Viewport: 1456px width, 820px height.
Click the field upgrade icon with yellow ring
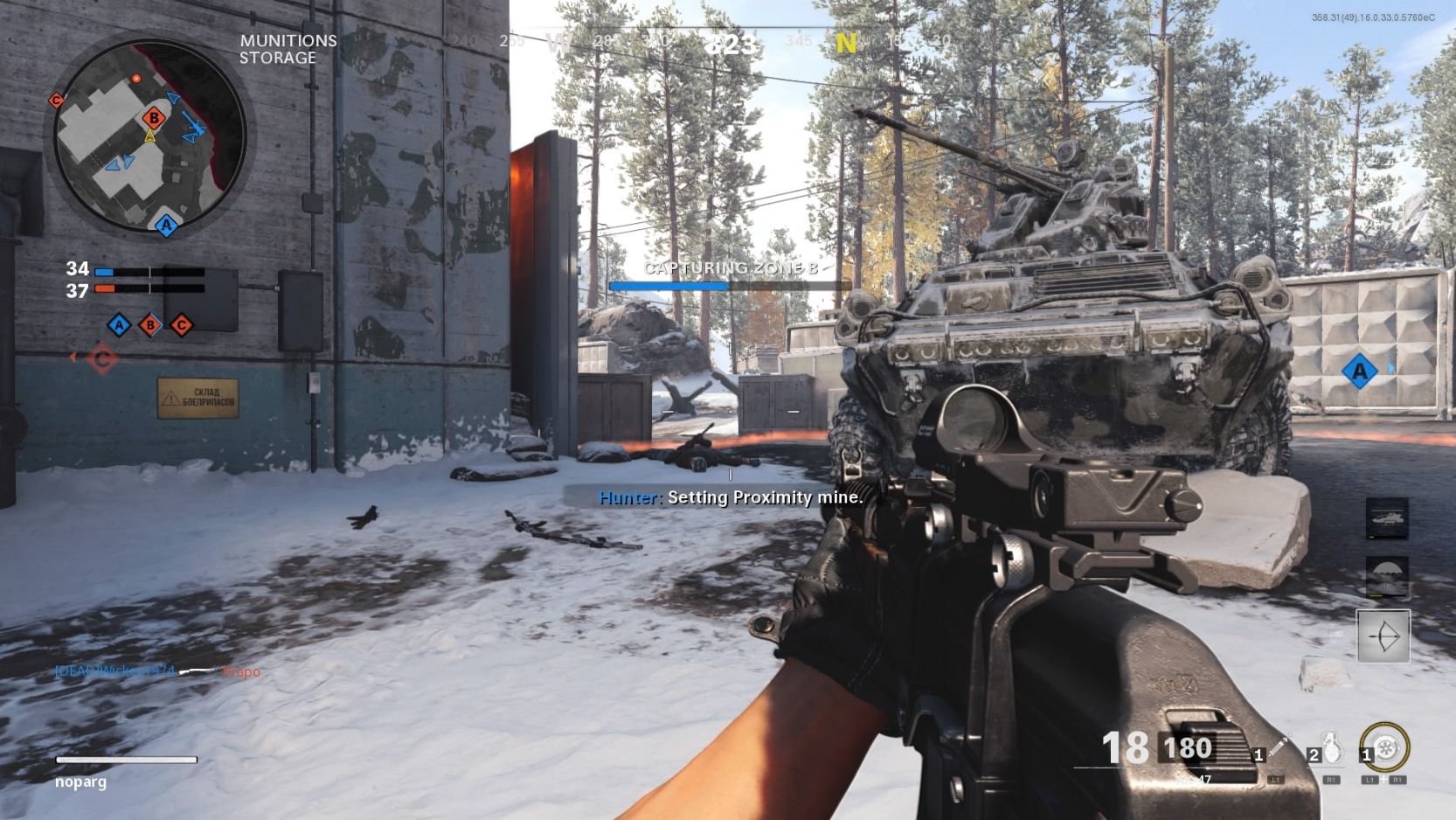pyautogui.click(x=1384, y=746)
